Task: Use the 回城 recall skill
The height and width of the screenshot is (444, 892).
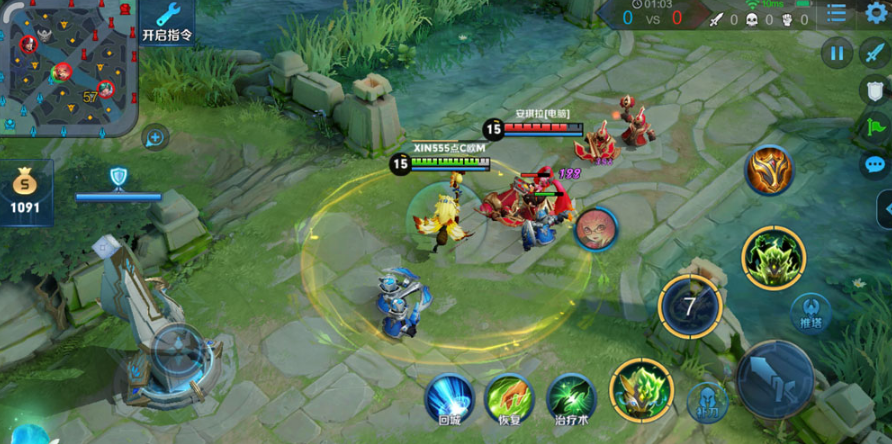Action: coord(449,399)
